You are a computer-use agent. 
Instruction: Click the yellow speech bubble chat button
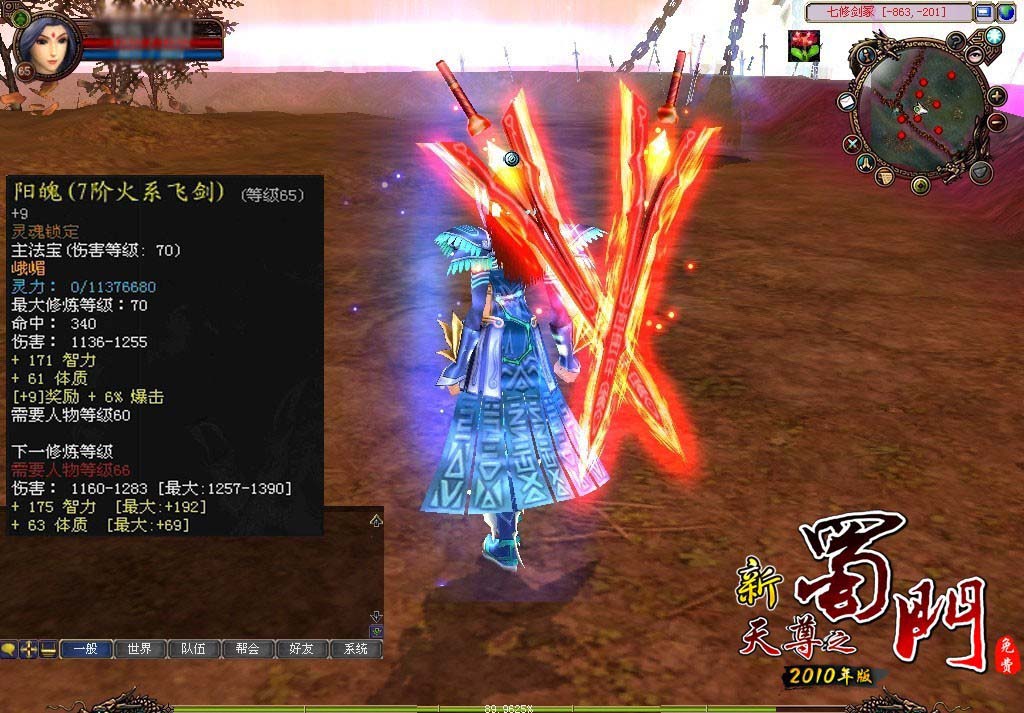(x=9, y=649)
